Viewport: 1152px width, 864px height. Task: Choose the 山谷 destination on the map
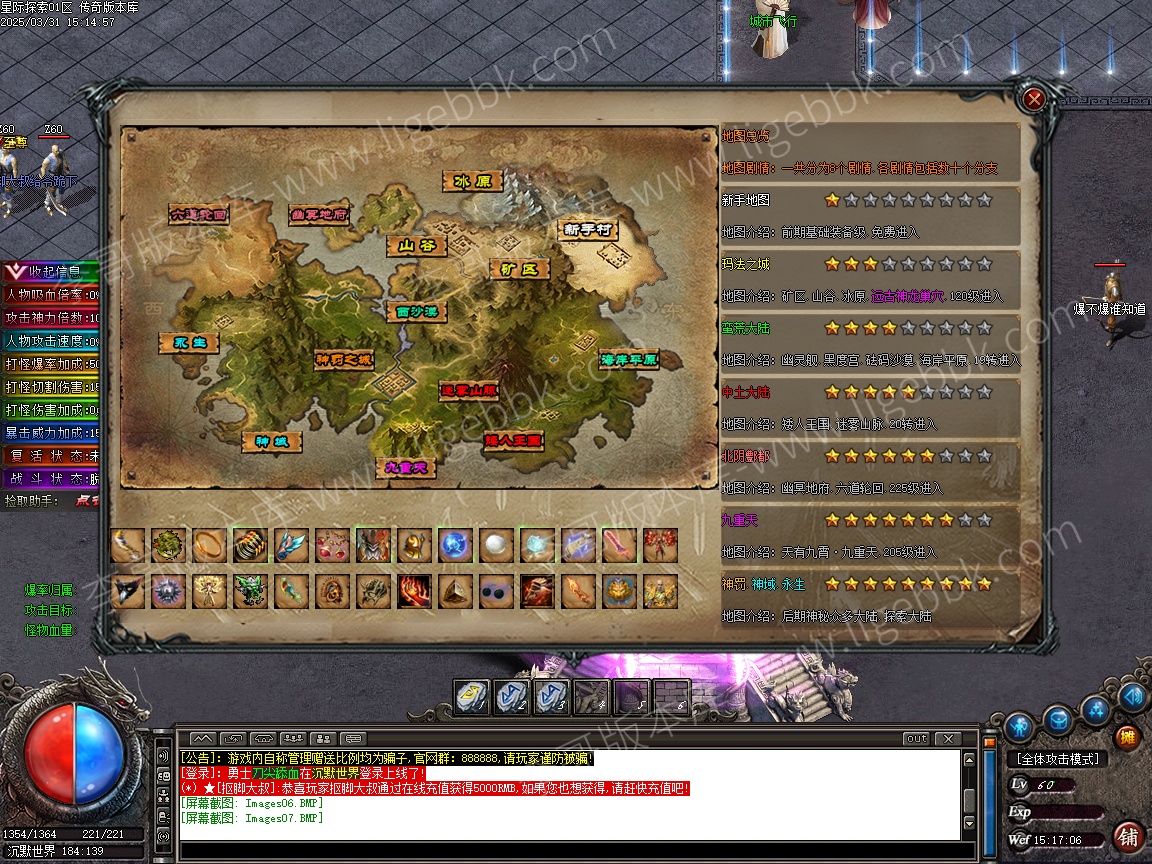tap(416, 246)
